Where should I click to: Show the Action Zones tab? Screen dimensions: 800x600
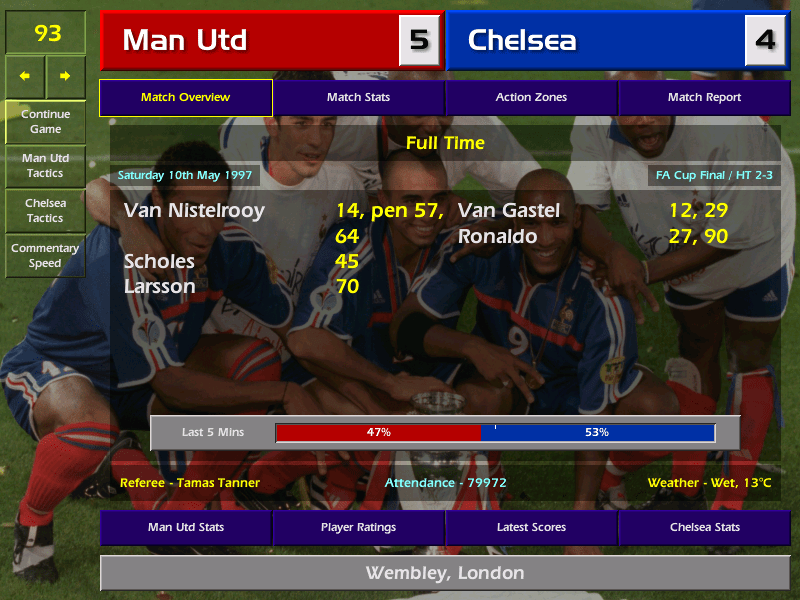[x=531, y=97]
